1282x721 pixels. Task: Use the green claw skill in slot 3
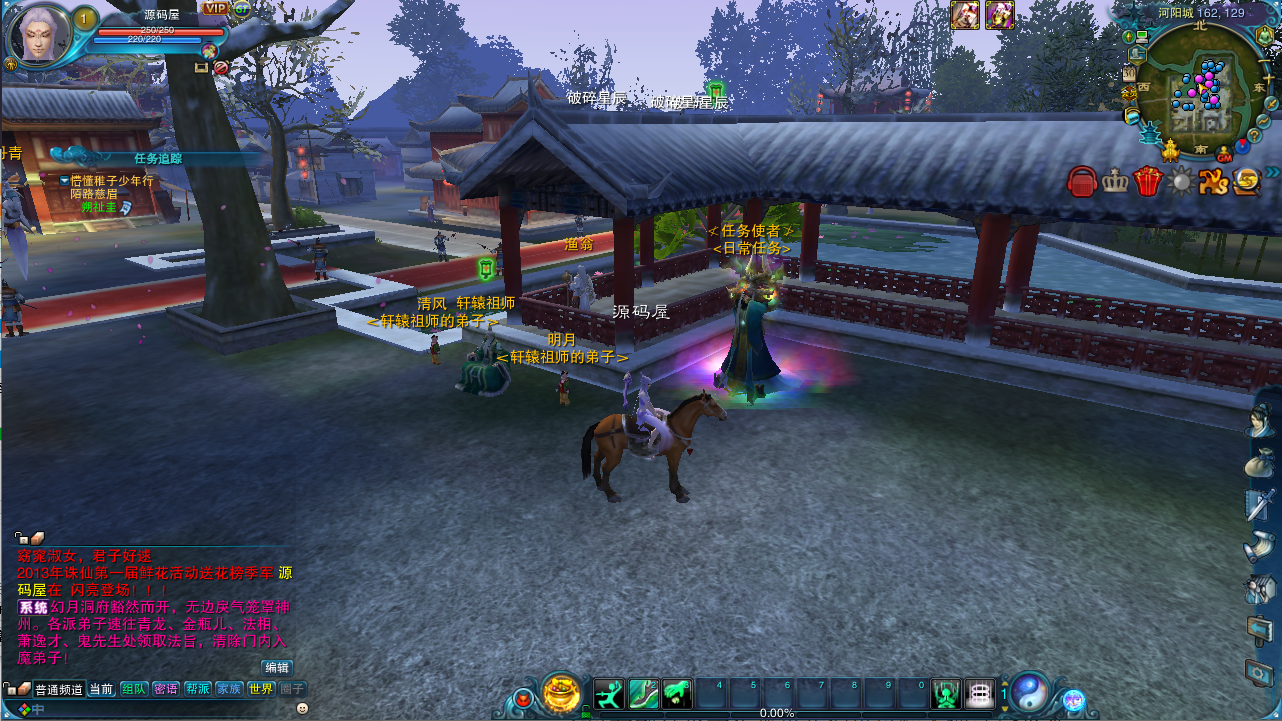[677, 693]
